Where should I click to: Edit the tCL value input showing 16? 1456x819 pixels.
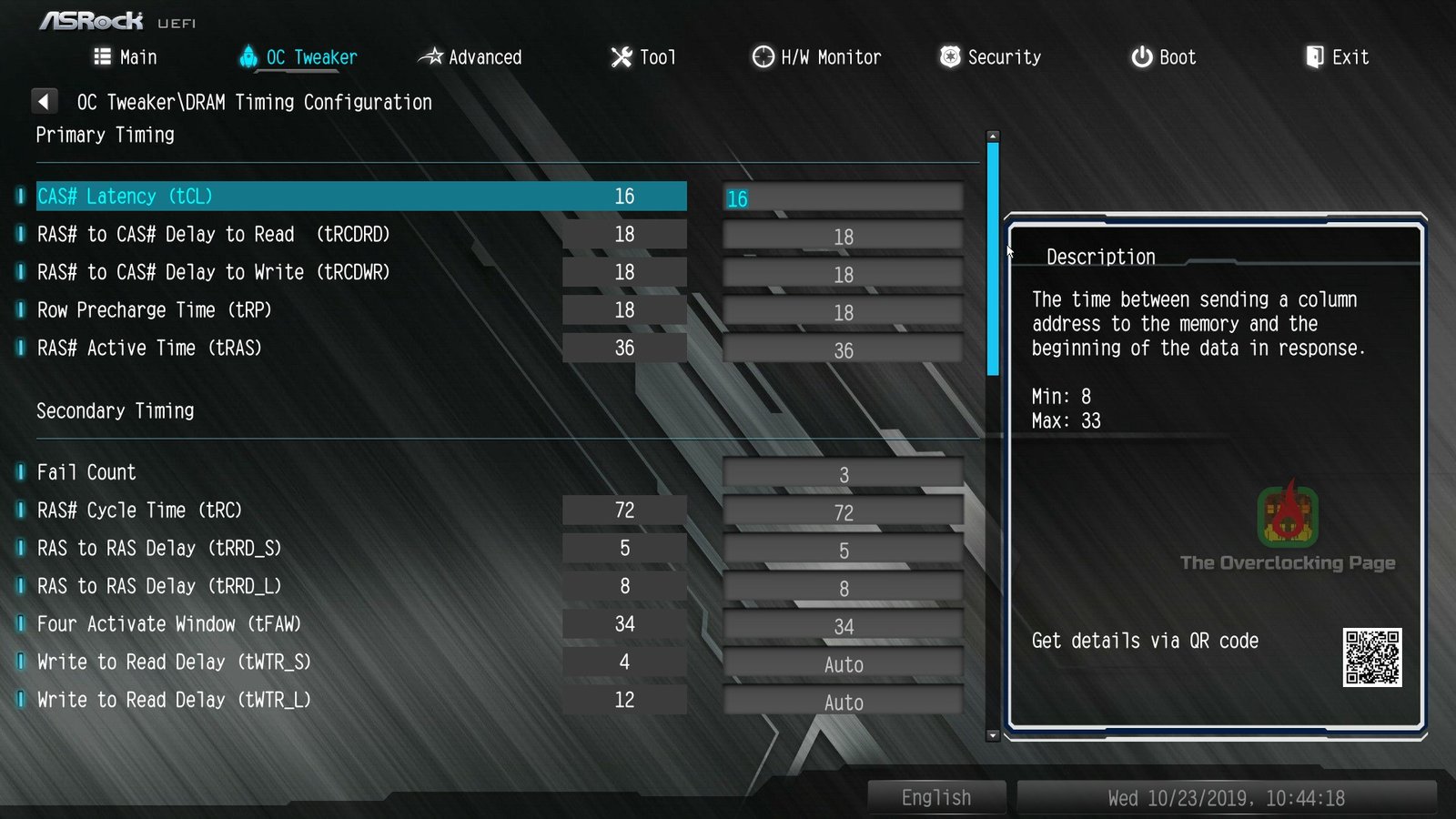(x=843, y=198)
